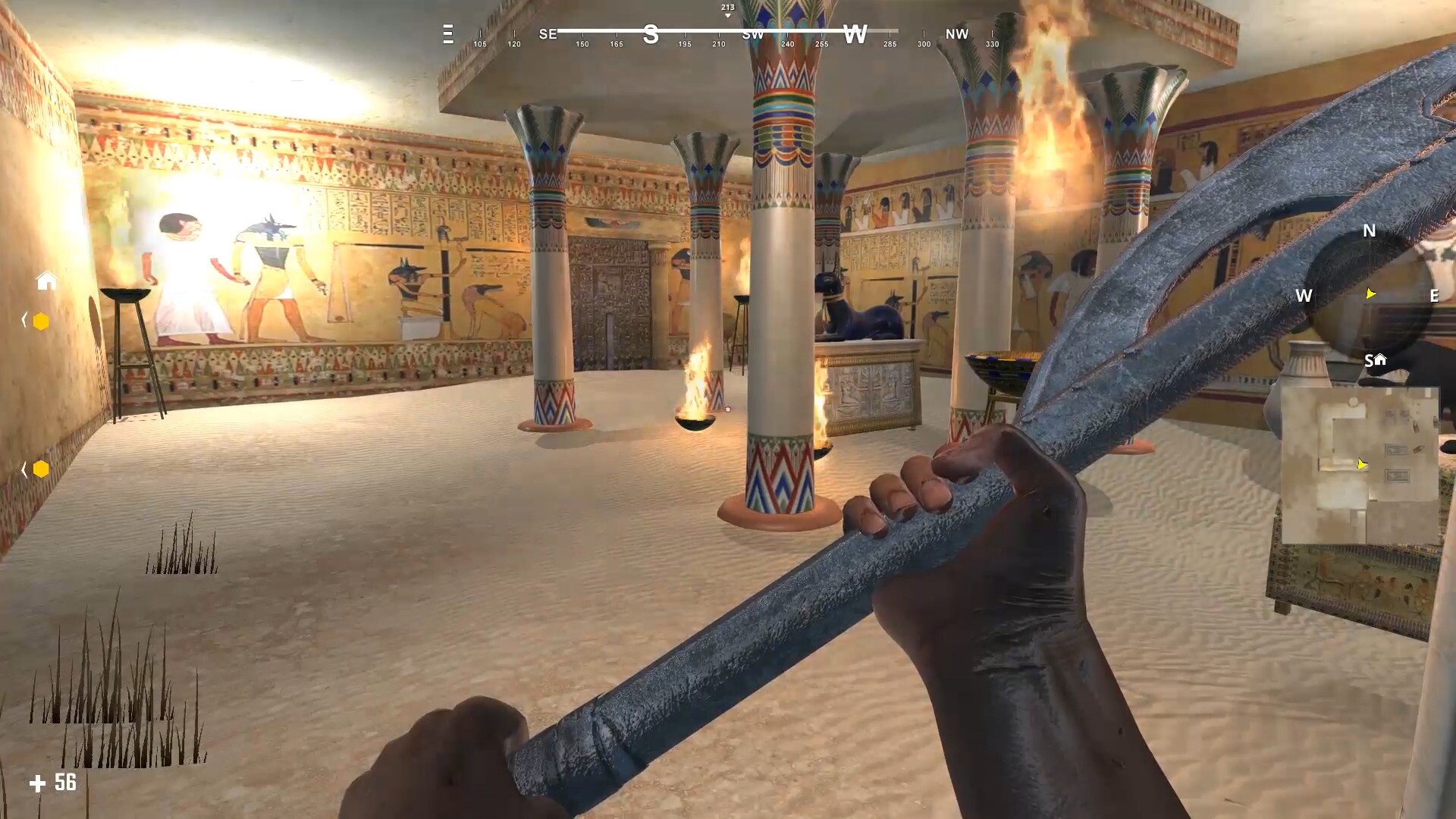Select the upper yellow hexagon quest marker
Viewport: 1456px width, 819px height.
tap(40, 322)
